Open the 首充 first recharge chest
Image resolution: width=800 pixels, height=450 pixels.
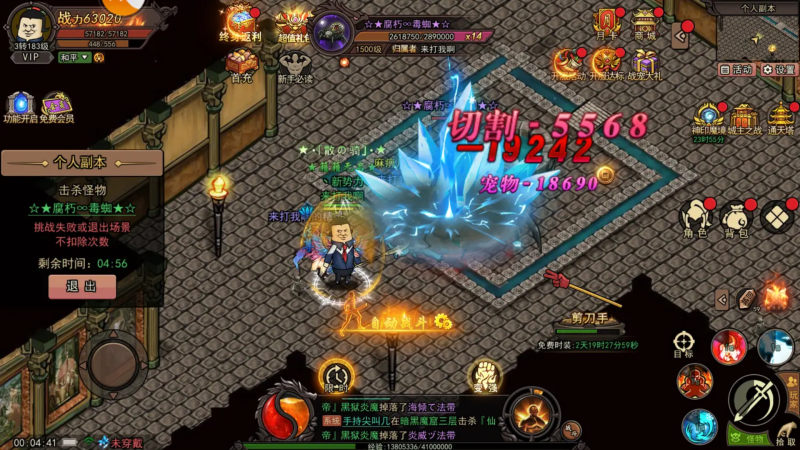(x=241, y=63)
